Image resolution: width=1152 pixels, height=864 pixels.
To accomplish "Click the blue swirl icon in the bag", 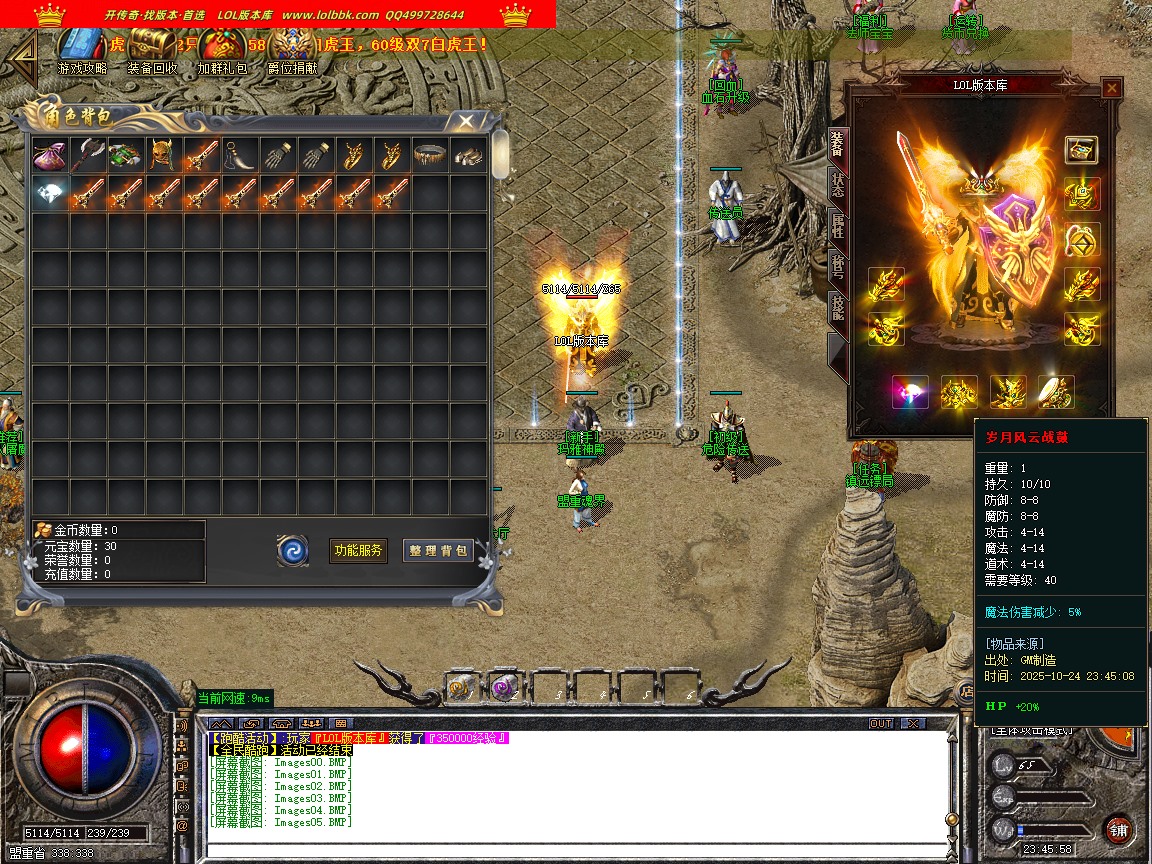I will (293, 550).
